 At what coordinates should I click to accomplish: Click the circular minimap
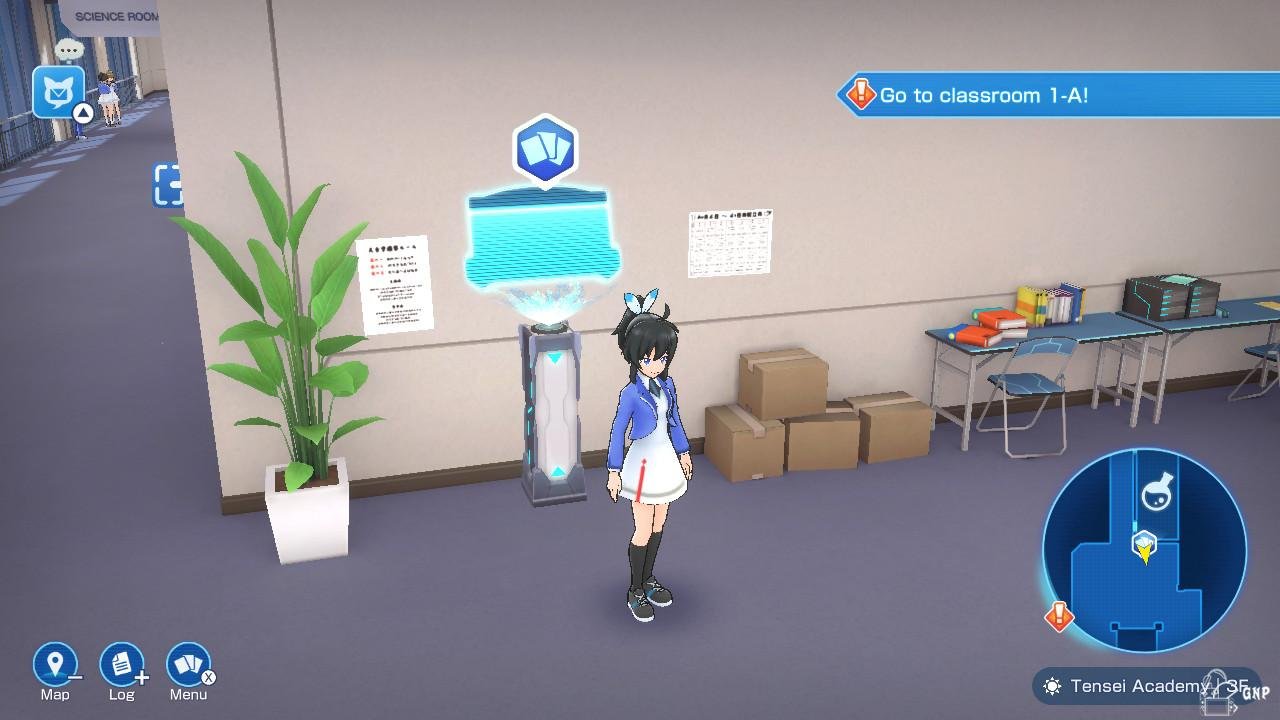pos(1144,550)
